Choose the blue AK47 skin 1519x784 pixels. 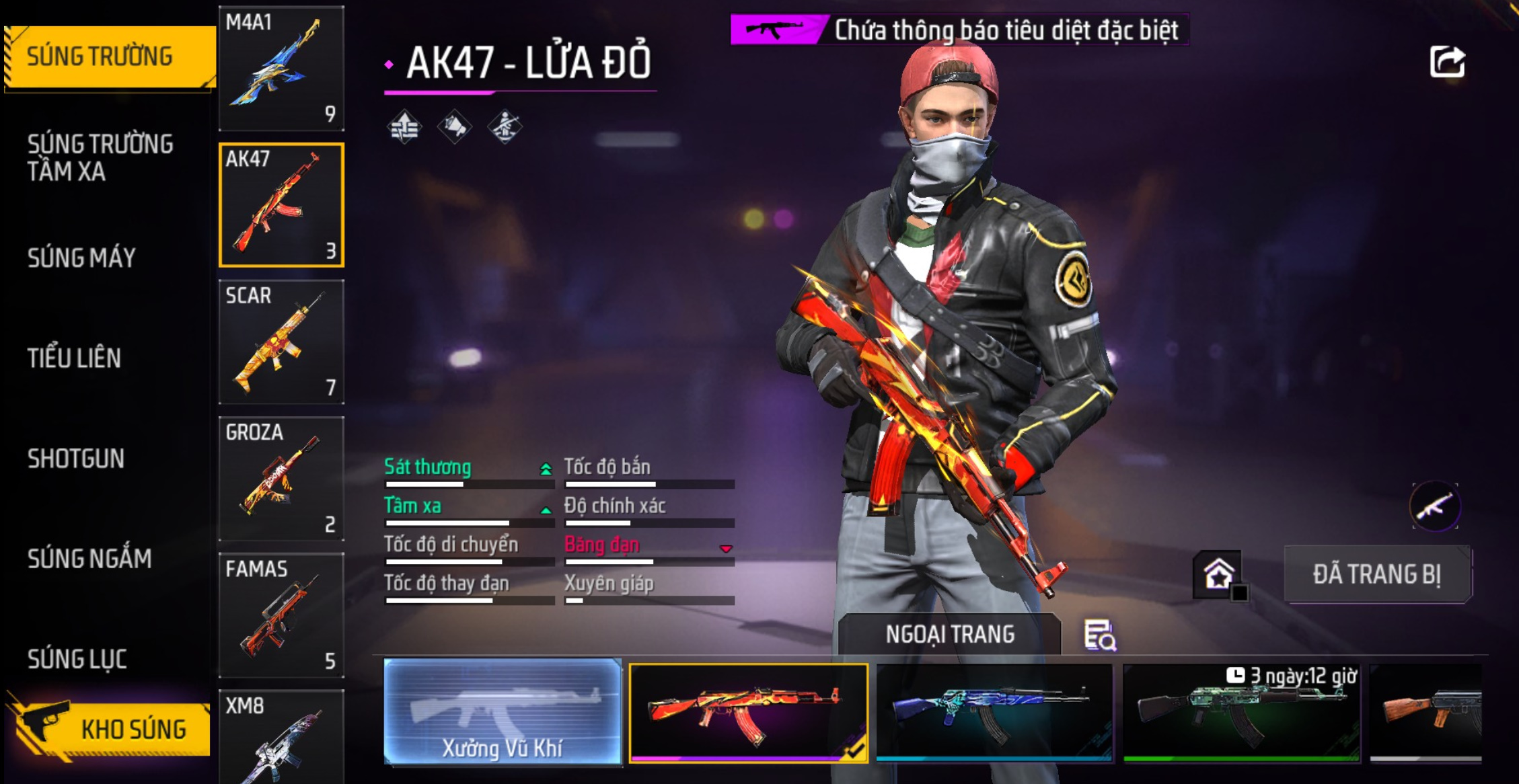coord(994,713)
